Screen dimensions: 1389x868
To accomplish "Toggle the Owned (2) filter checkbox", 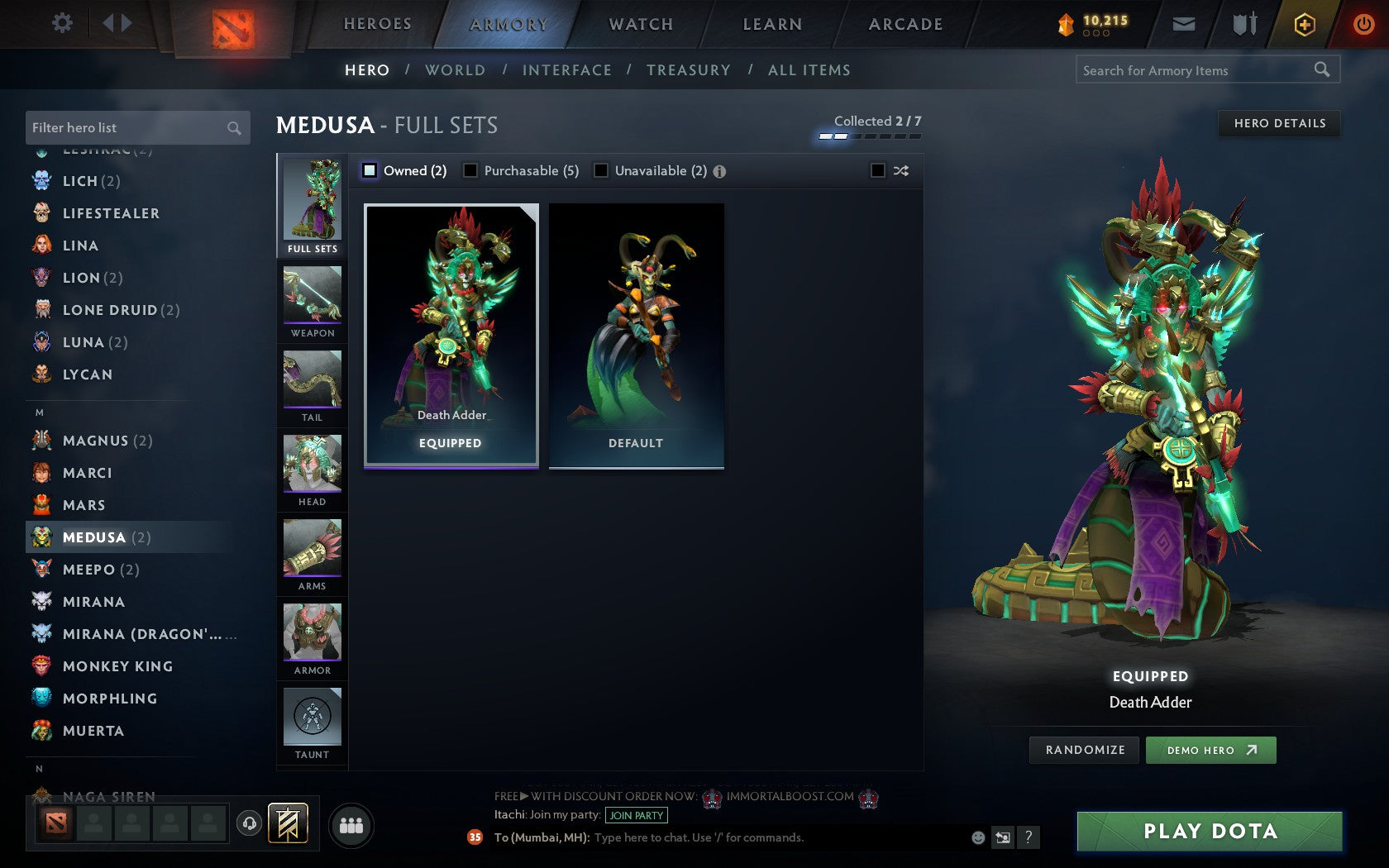I will coord(369,170).
